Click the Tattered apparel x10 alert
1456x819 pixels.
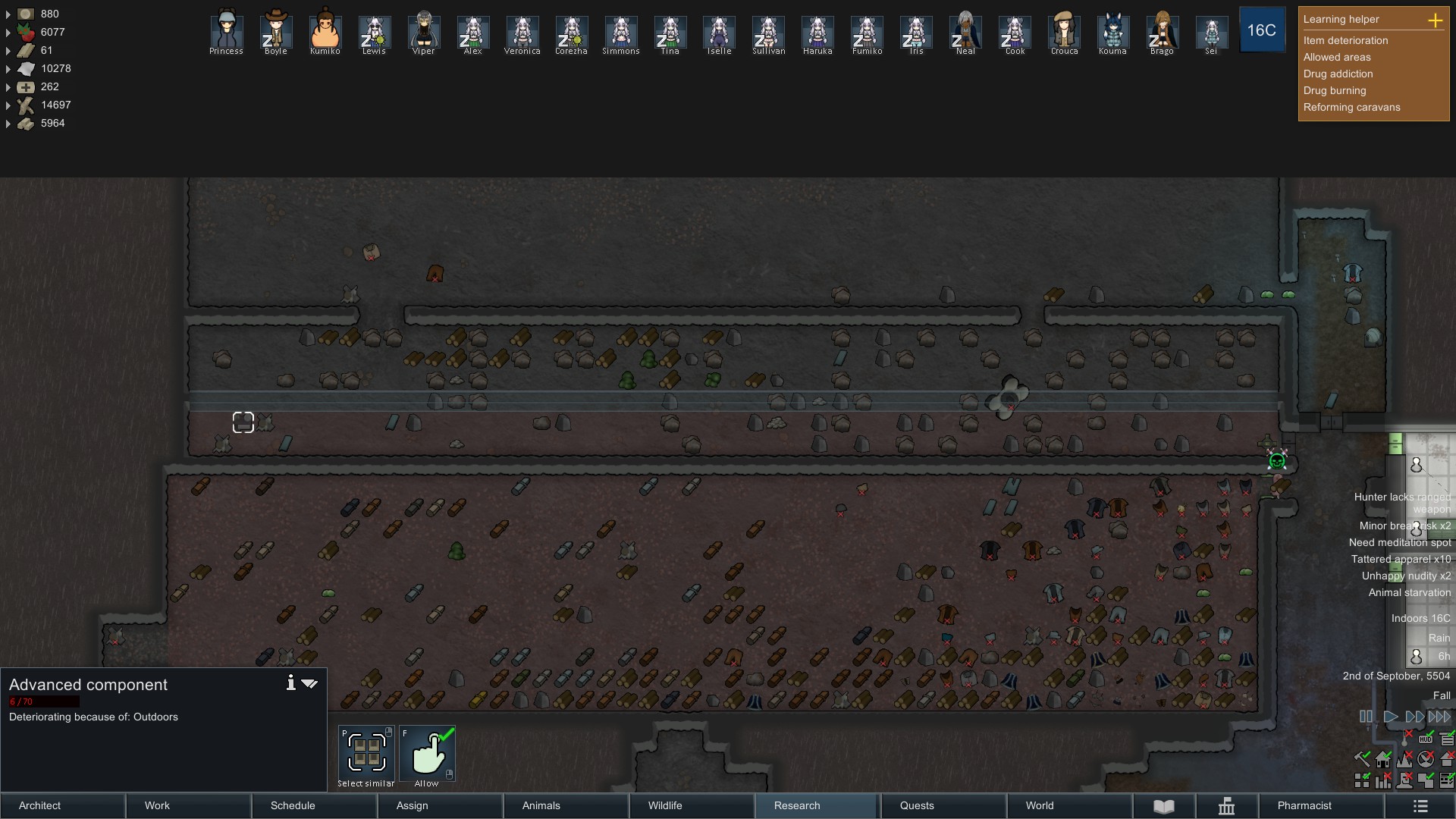point(1401,559)
